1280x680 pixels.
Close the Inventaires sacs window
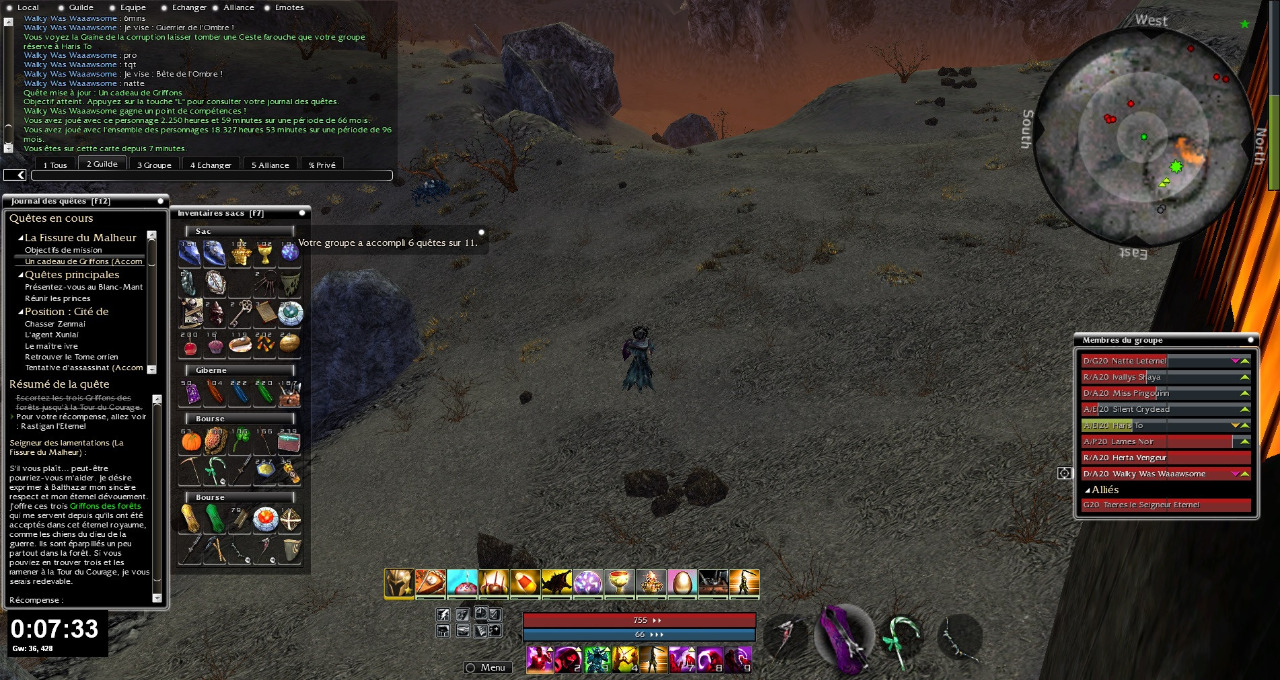click(x=302, y=212)
